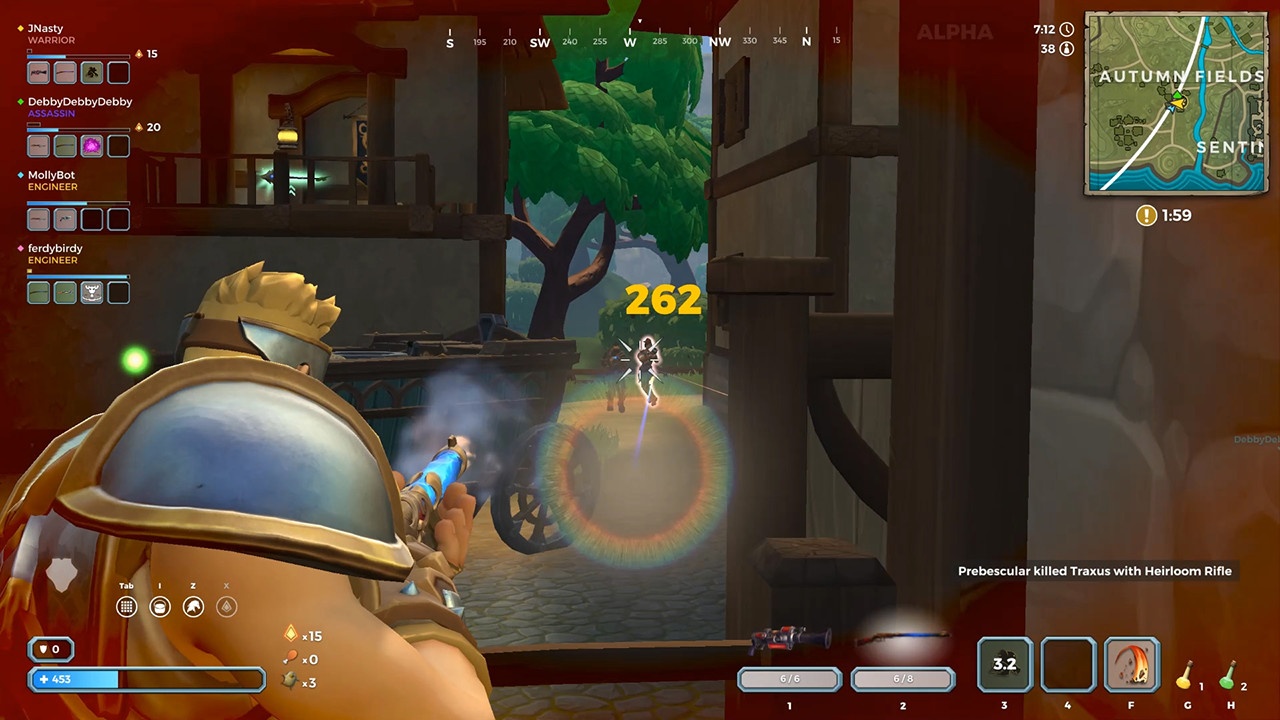Screen dimensions: 1280x720
Task: Select the fire ability on slot F
Action: tap(1131, 663)
